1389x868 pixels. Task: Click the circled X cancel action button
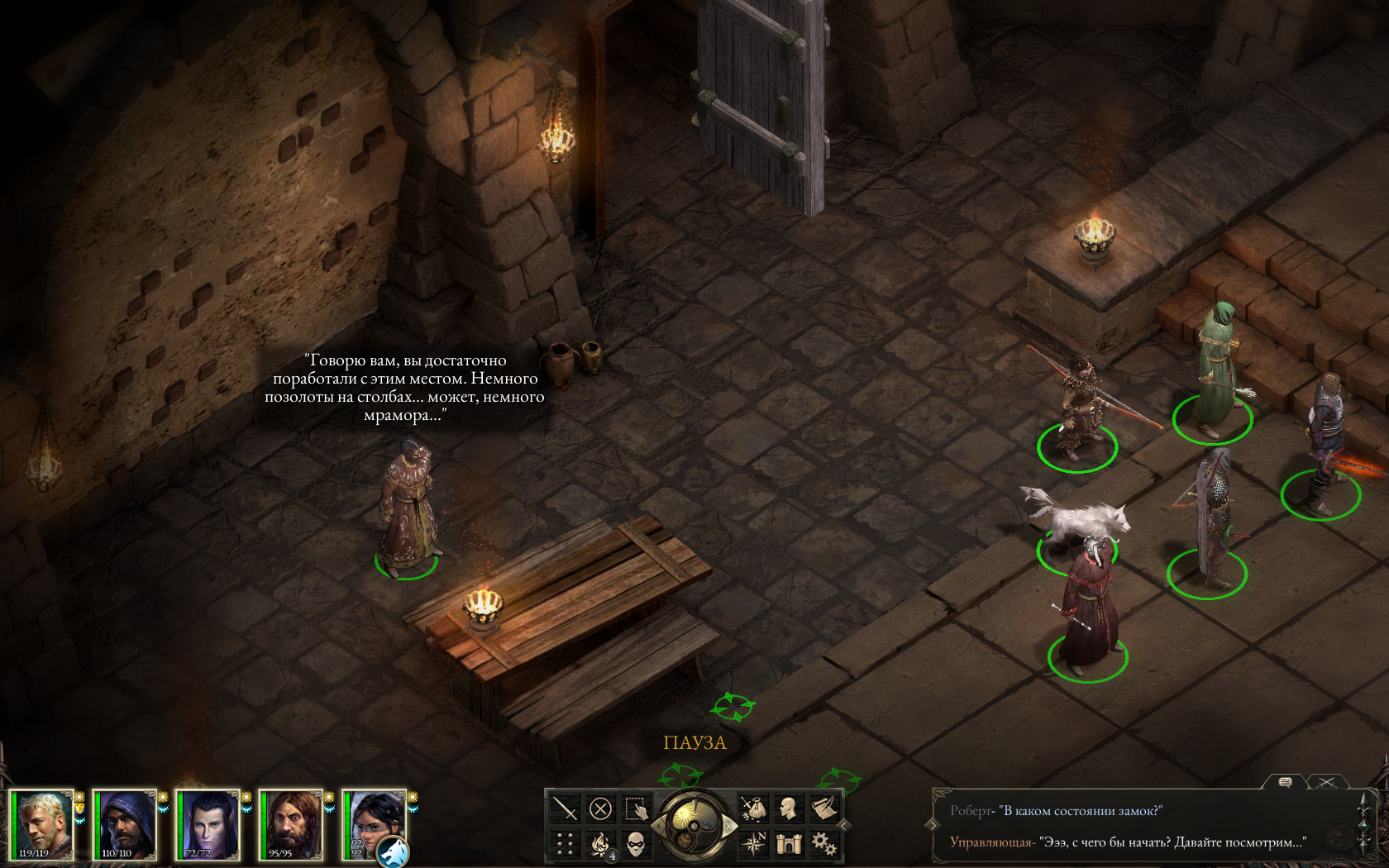[x=601, y=808]
